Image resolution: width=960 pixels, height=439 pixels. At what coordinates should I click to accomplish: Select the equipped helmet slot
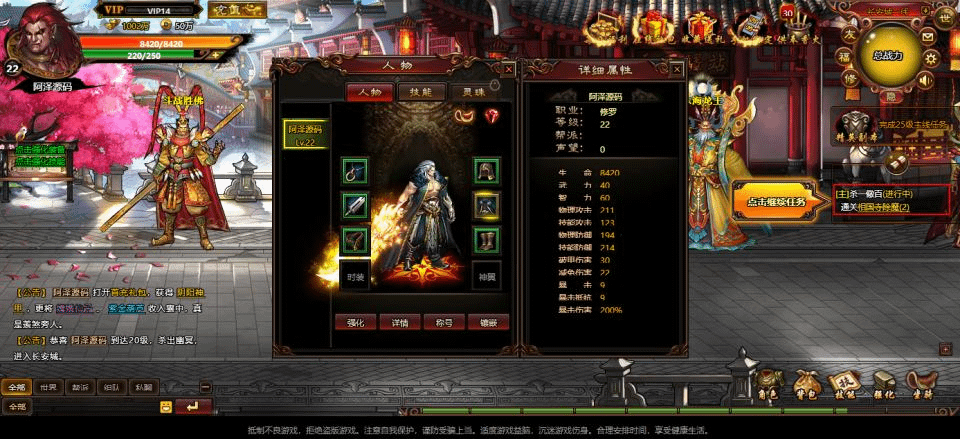487,171
